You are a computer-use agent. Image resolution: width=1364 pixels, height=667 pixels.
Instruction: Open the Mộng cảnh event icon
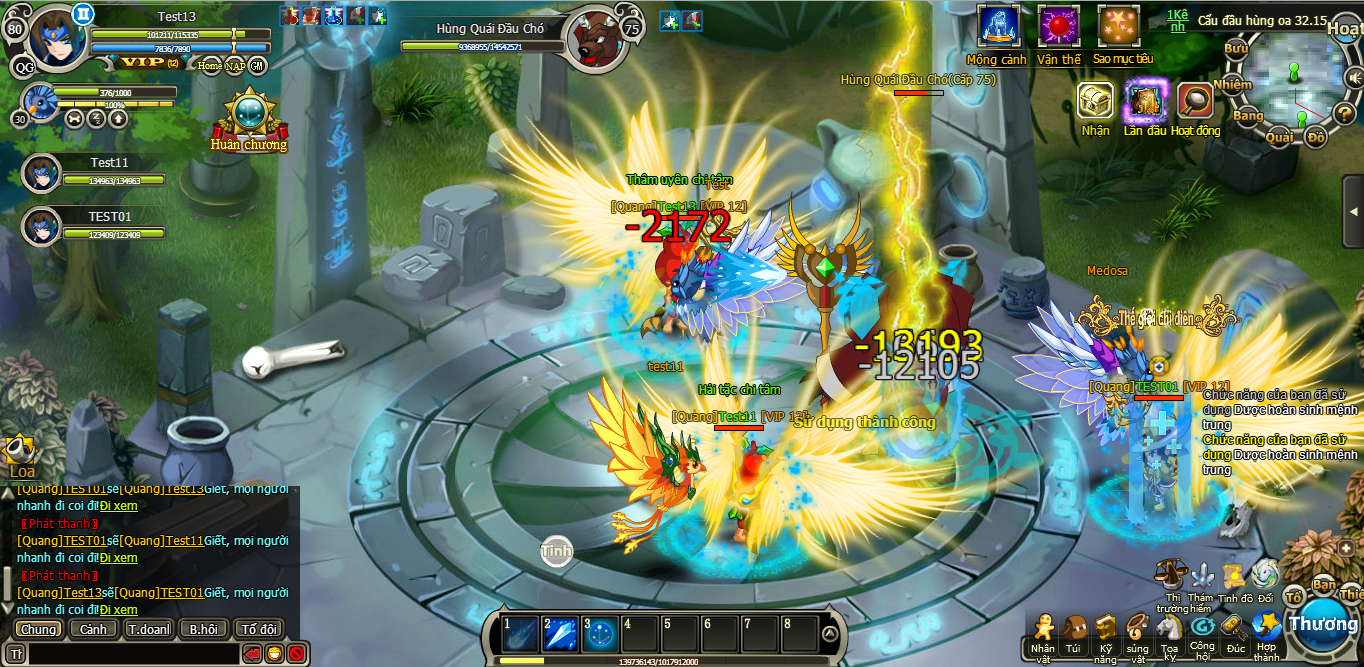(997, 27)
